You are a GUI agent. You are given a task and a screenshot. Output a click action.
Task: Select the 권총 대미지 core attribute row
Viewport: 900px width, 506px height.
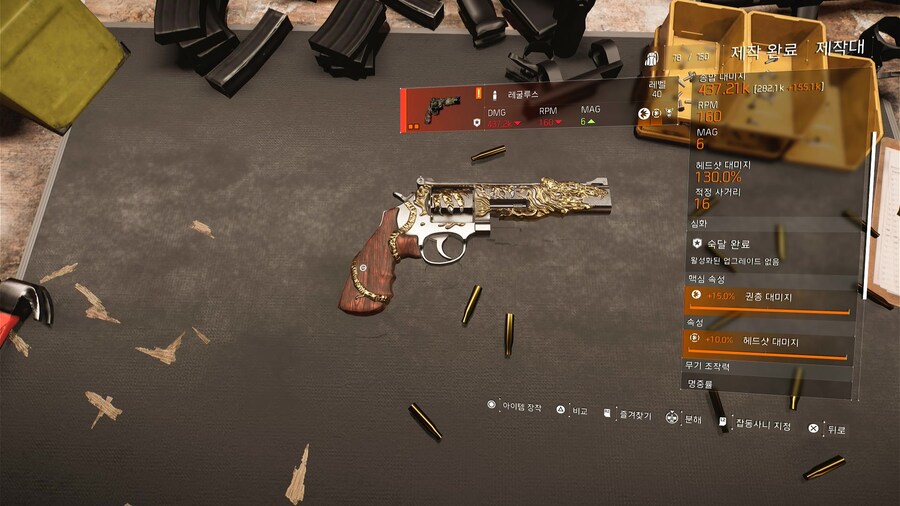point(767,297)
